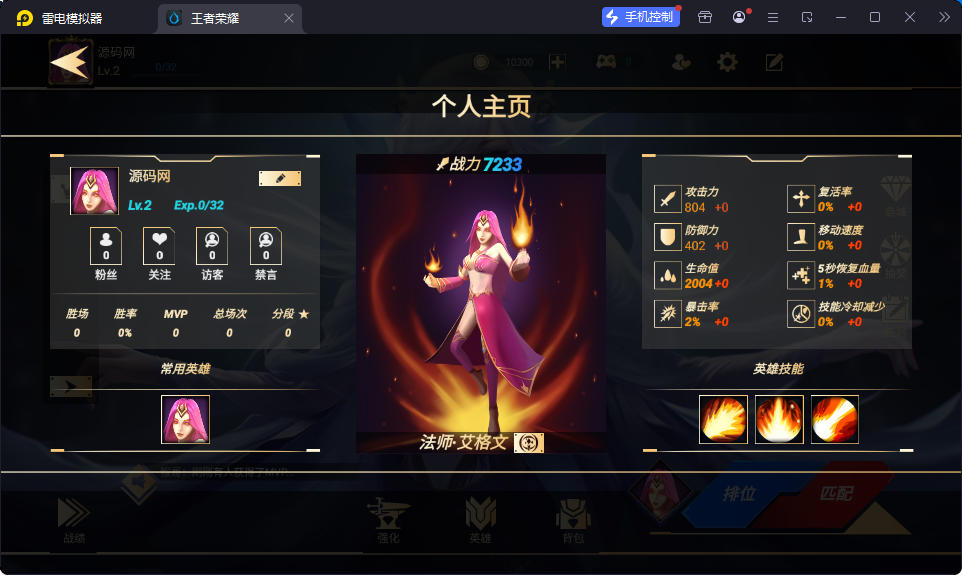Open the 手机控制 phone control button
Screen dimensions: 962x575
[640, 17]
